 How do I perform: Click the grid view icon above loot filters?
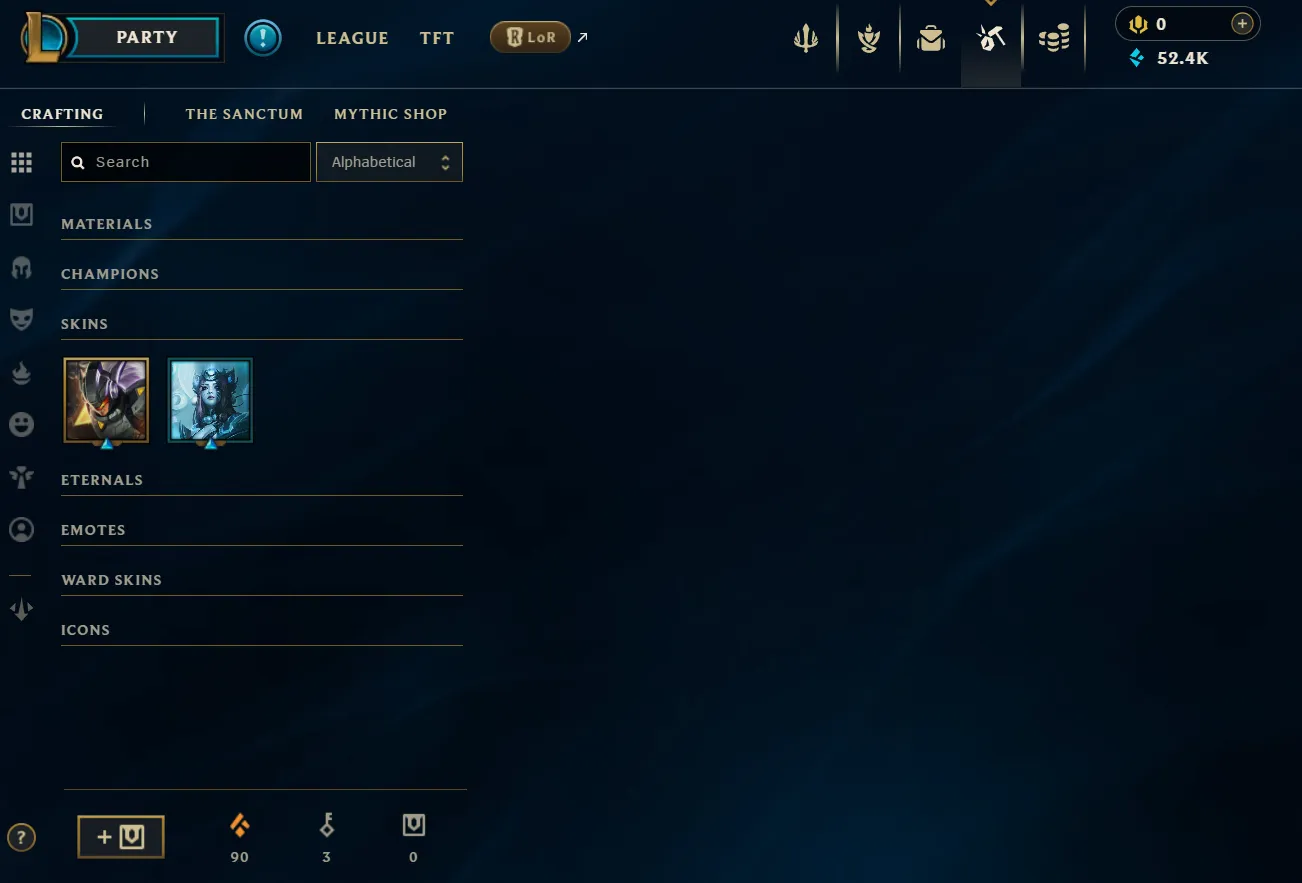(x=21, y=162)
